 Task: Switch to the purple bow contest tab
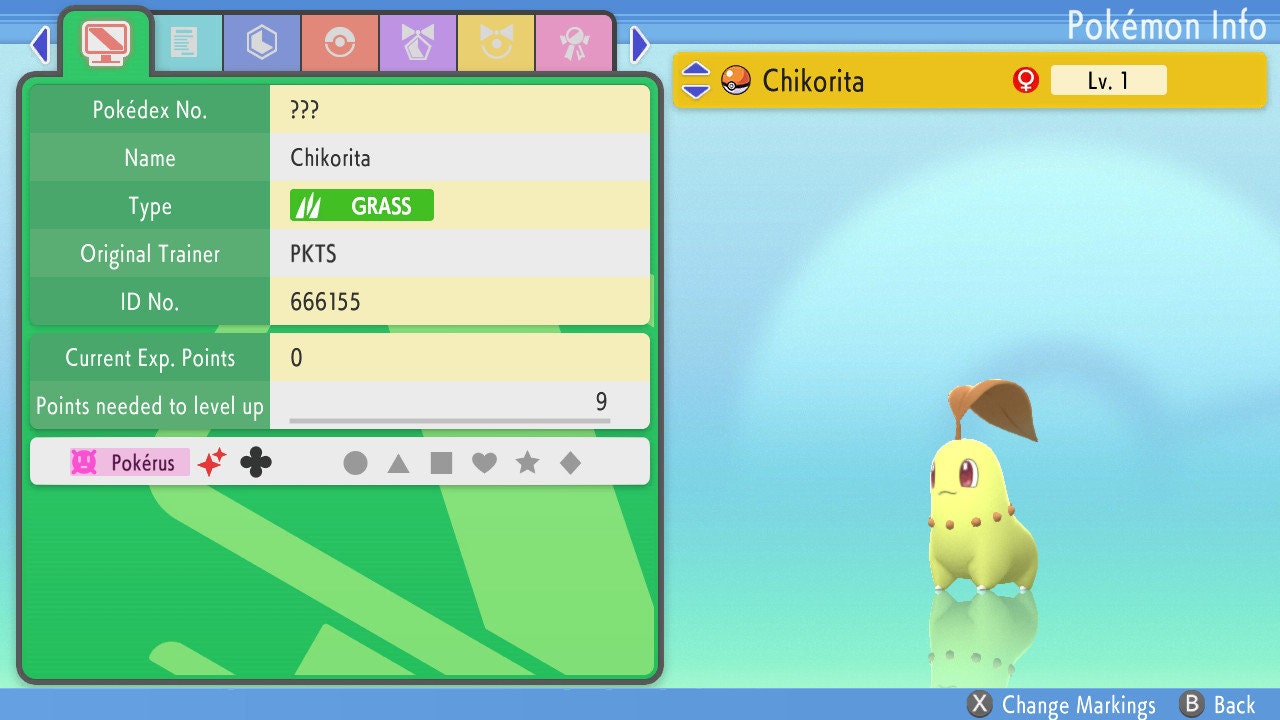point(418,42)
